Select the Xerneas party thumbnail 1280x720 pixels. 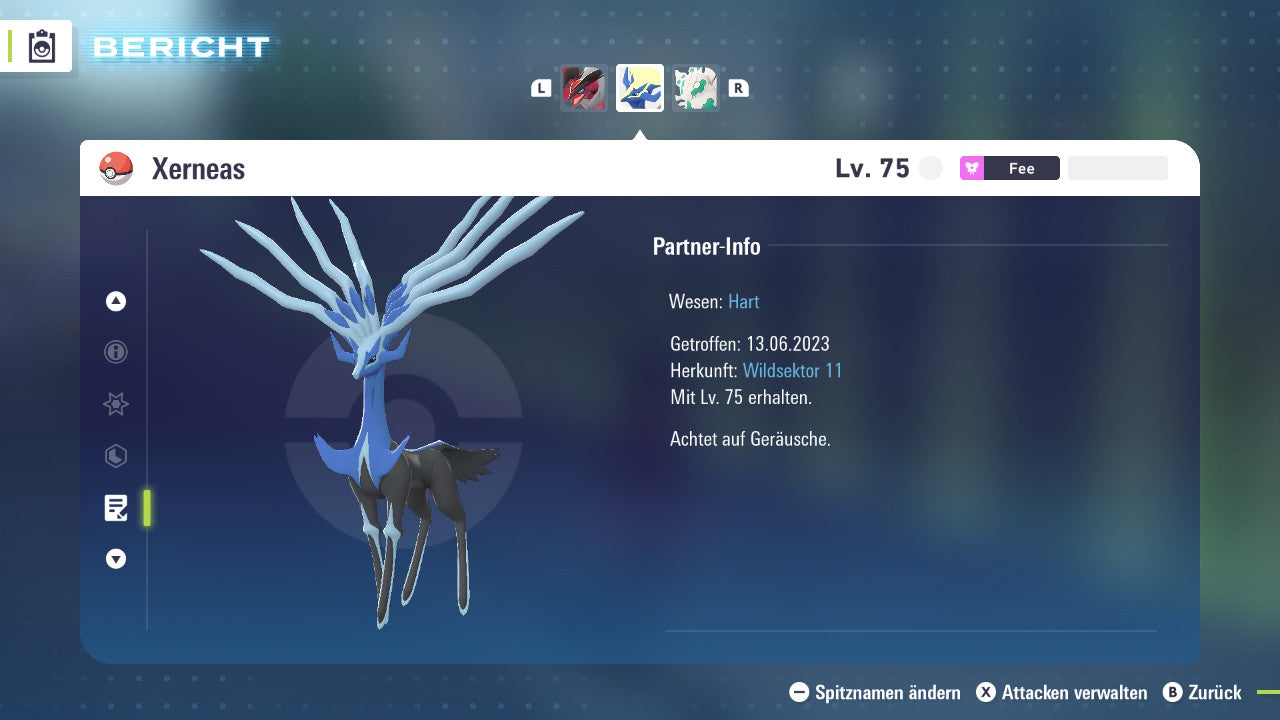pos(640,88)
